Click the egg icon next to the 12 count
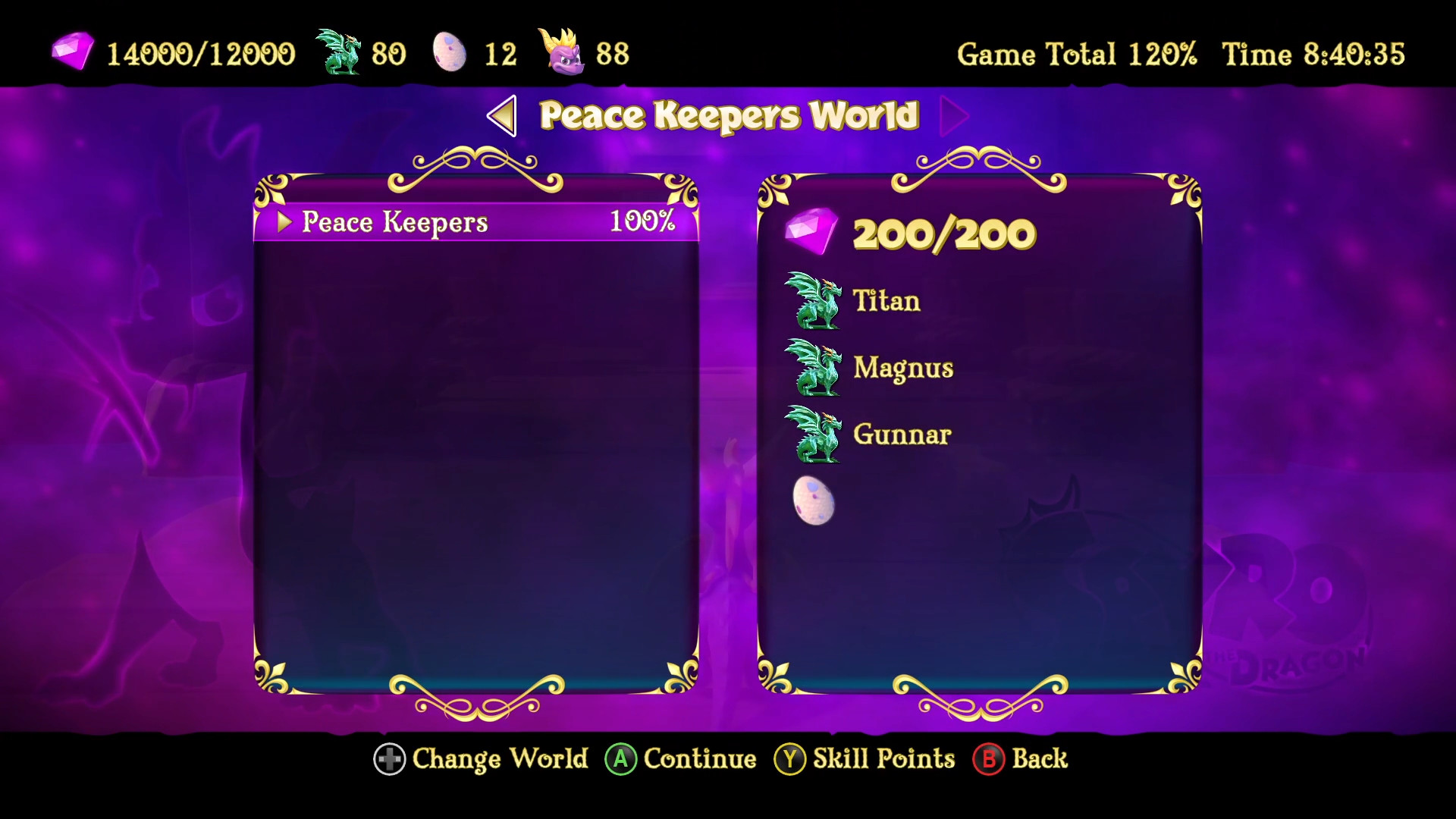 449,52
